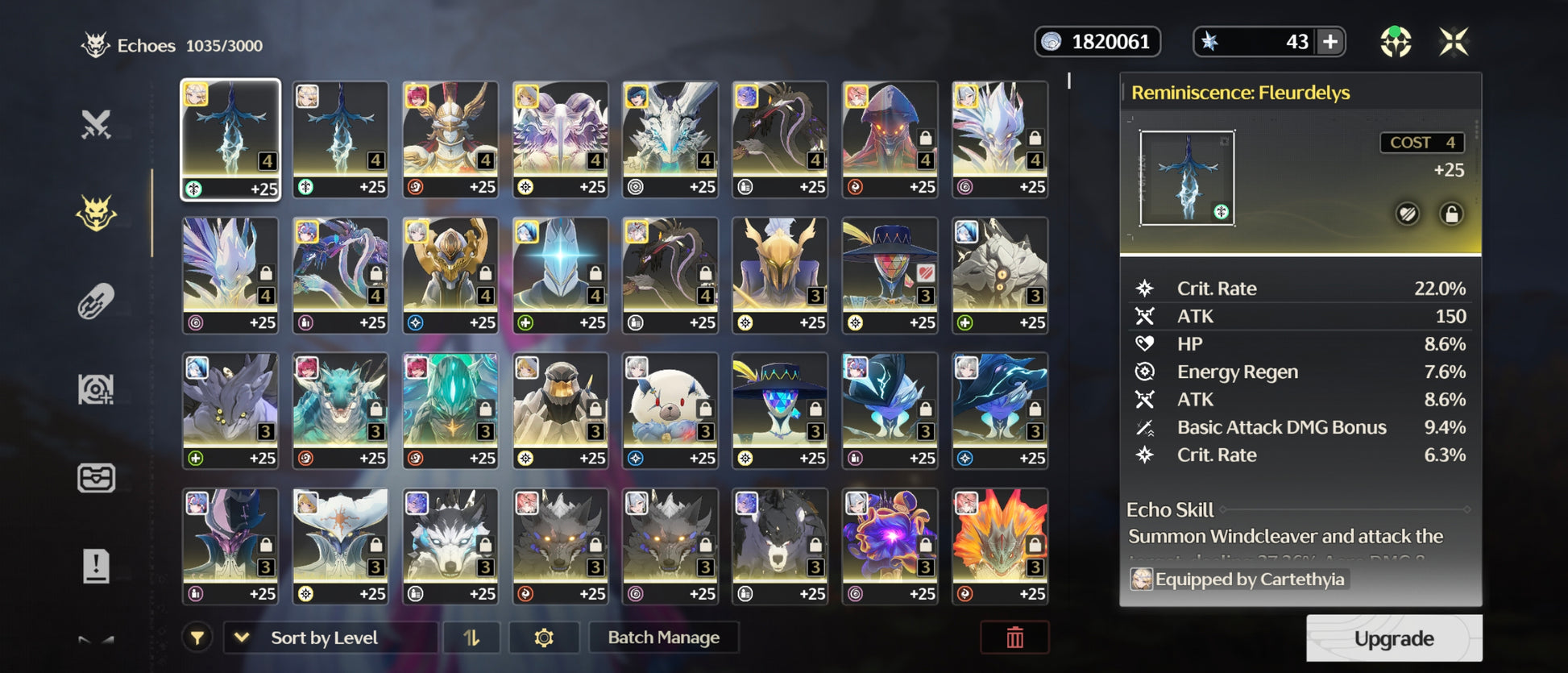
Task: Upgrade the selected Fleurdelys echo
Action: pos(1393,638)
